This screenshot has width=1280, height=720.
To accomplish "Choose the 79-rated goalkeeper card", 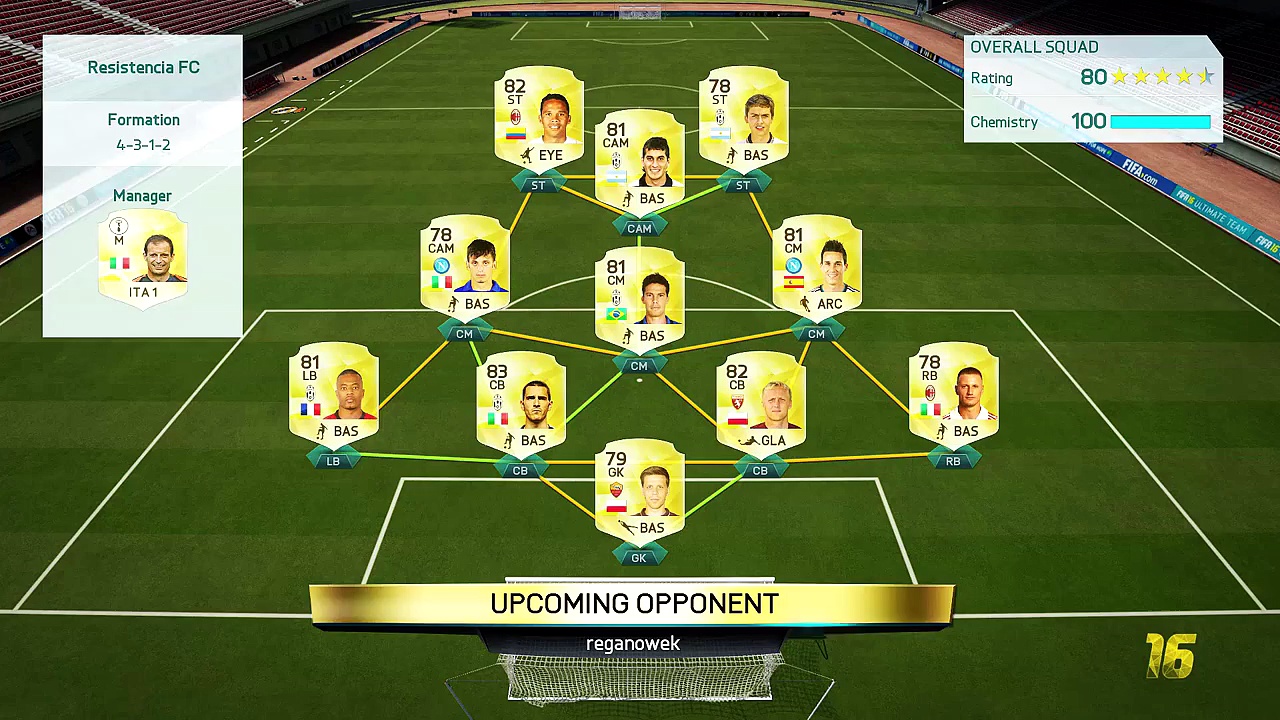I will [x=640, y=491].
